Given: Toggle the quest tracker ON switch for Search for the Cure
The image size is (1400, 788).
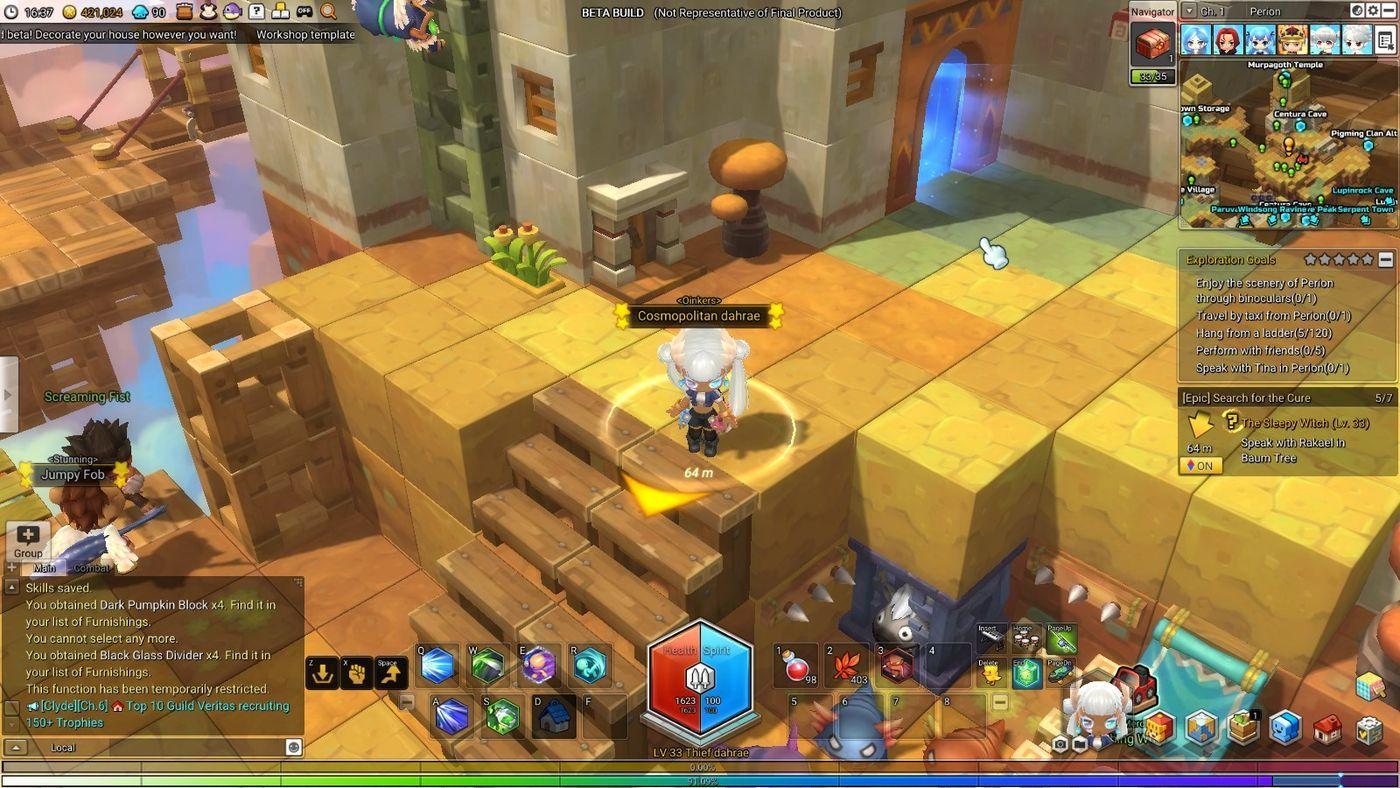Looking at the screenshot, I should [x=1199, y=465].
